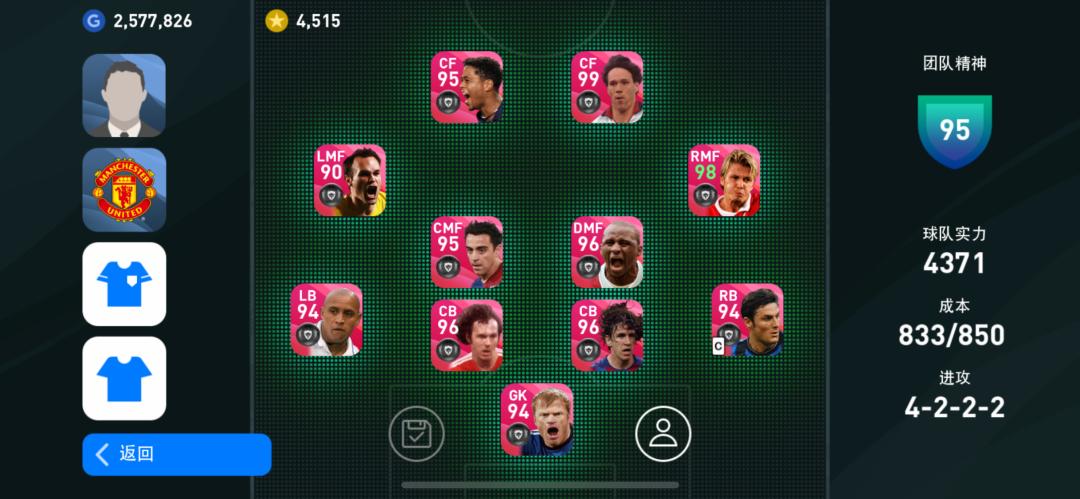Click the 返回 back button

click(176, 454)
